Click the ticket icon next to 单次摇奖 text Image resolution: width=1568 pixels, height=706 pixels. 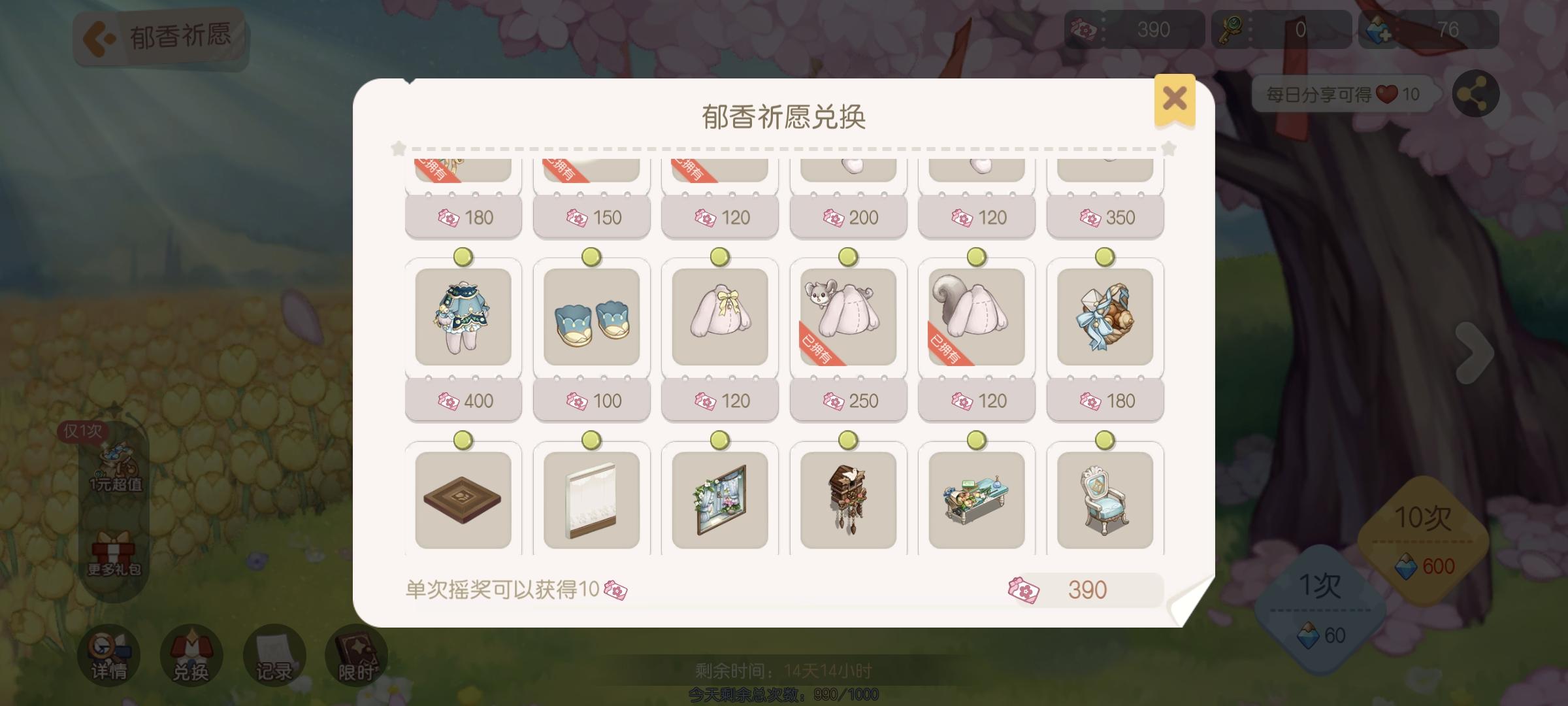pyautogui.click(x=617, y=589)
